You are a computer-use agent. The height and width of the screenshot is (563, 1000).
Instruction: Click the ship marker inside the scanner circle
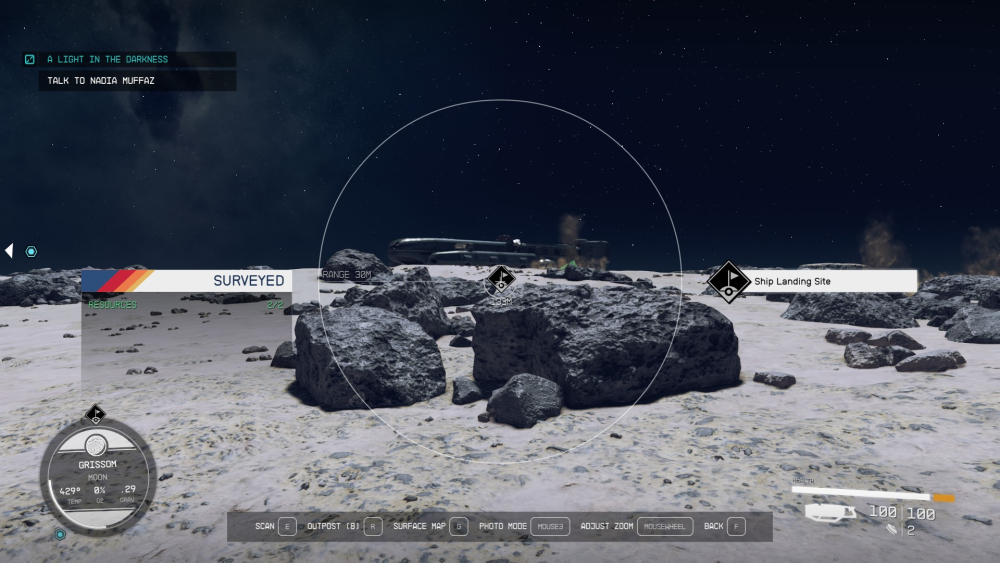point(501,279)
